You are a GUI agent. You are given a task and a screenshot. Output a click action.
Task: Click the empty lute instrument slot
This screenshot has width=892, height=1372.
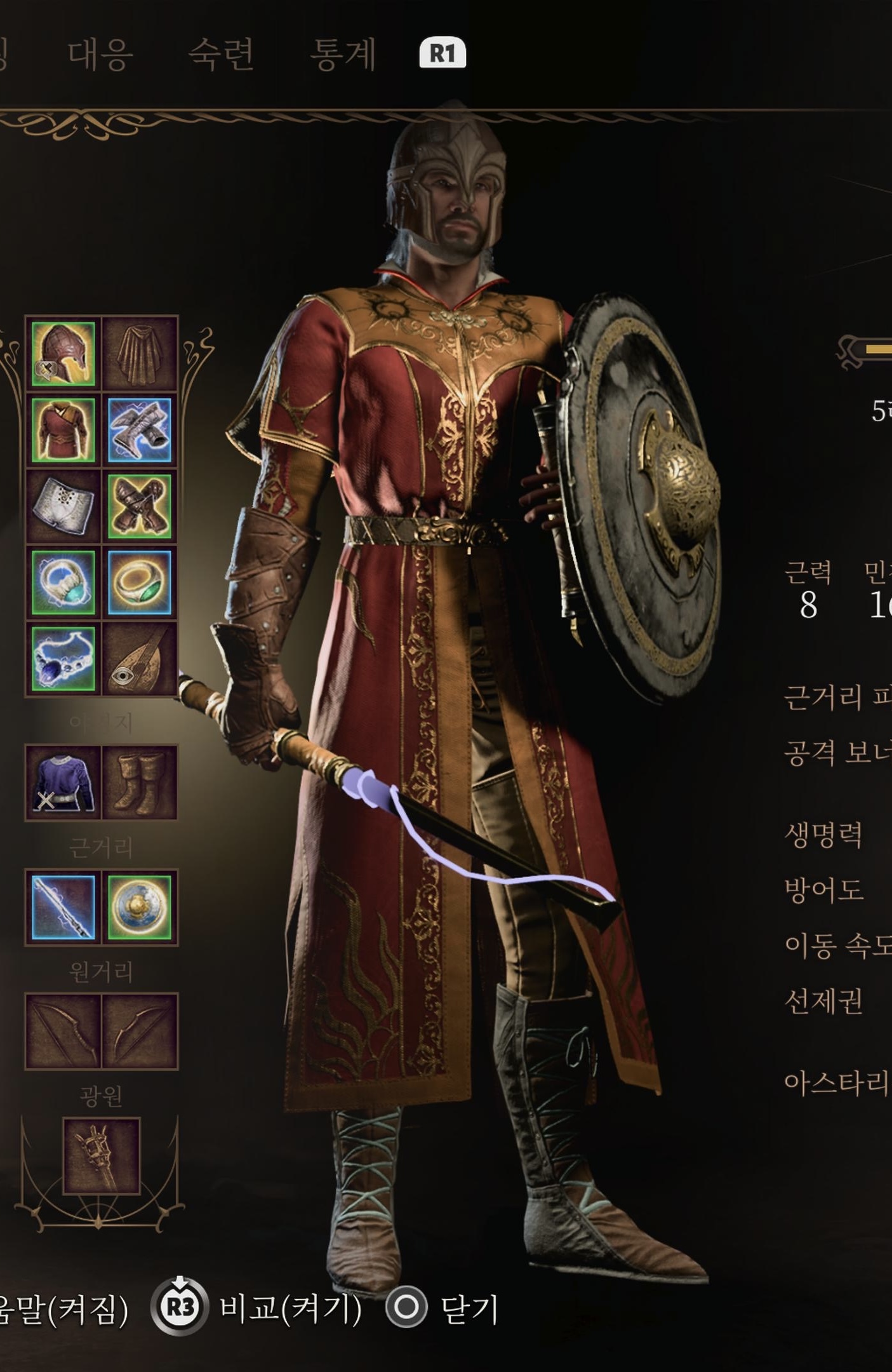pyautogui.click(x=140, y=659)
